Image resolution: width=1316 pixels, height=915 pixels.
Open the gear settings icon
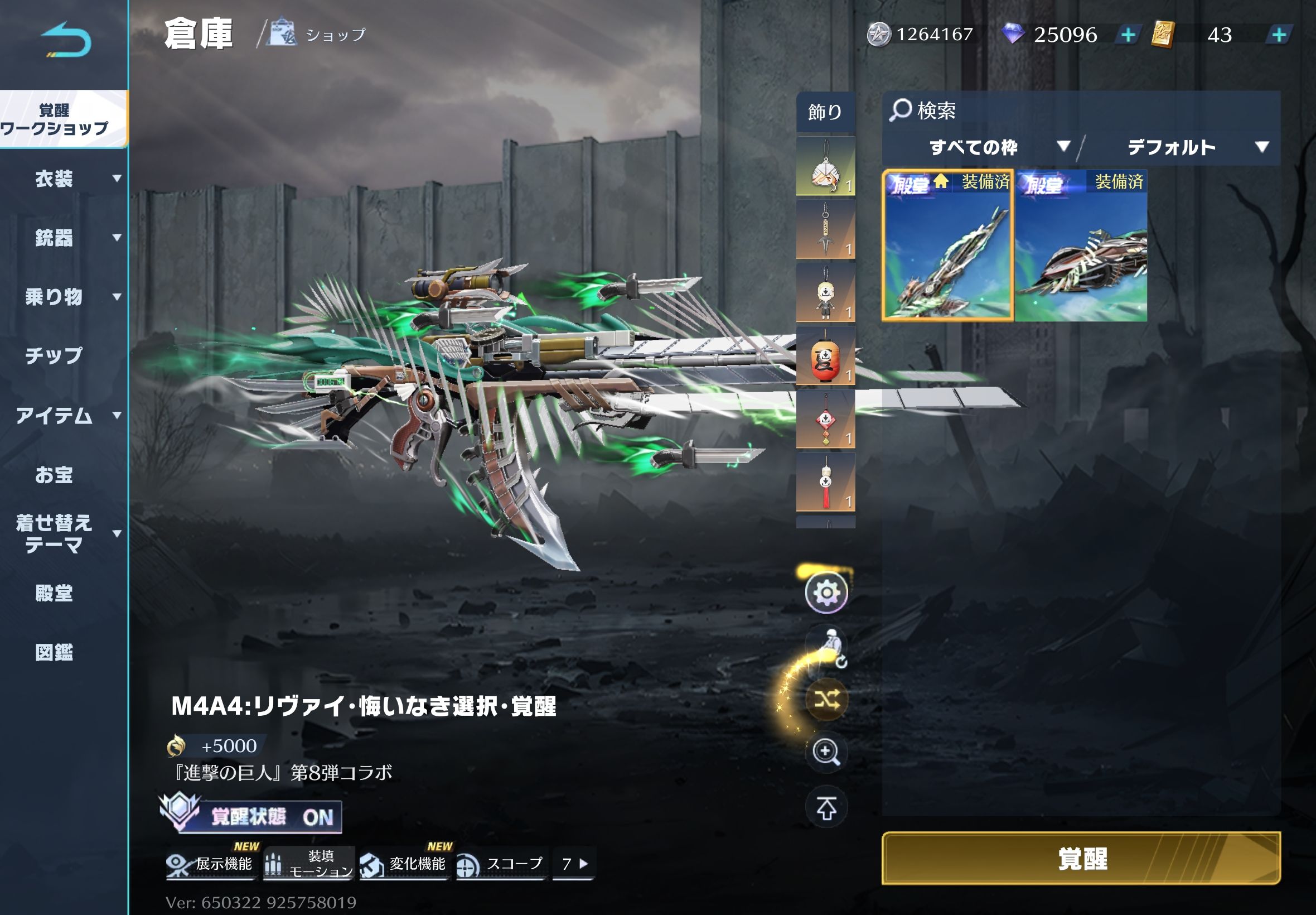[x=826, y=592]
